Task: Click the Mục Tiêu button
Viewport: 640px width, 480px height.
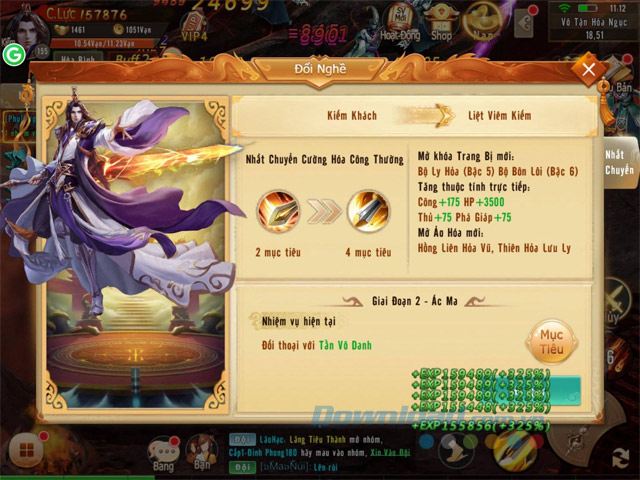Action: click(x=550, y=340)
